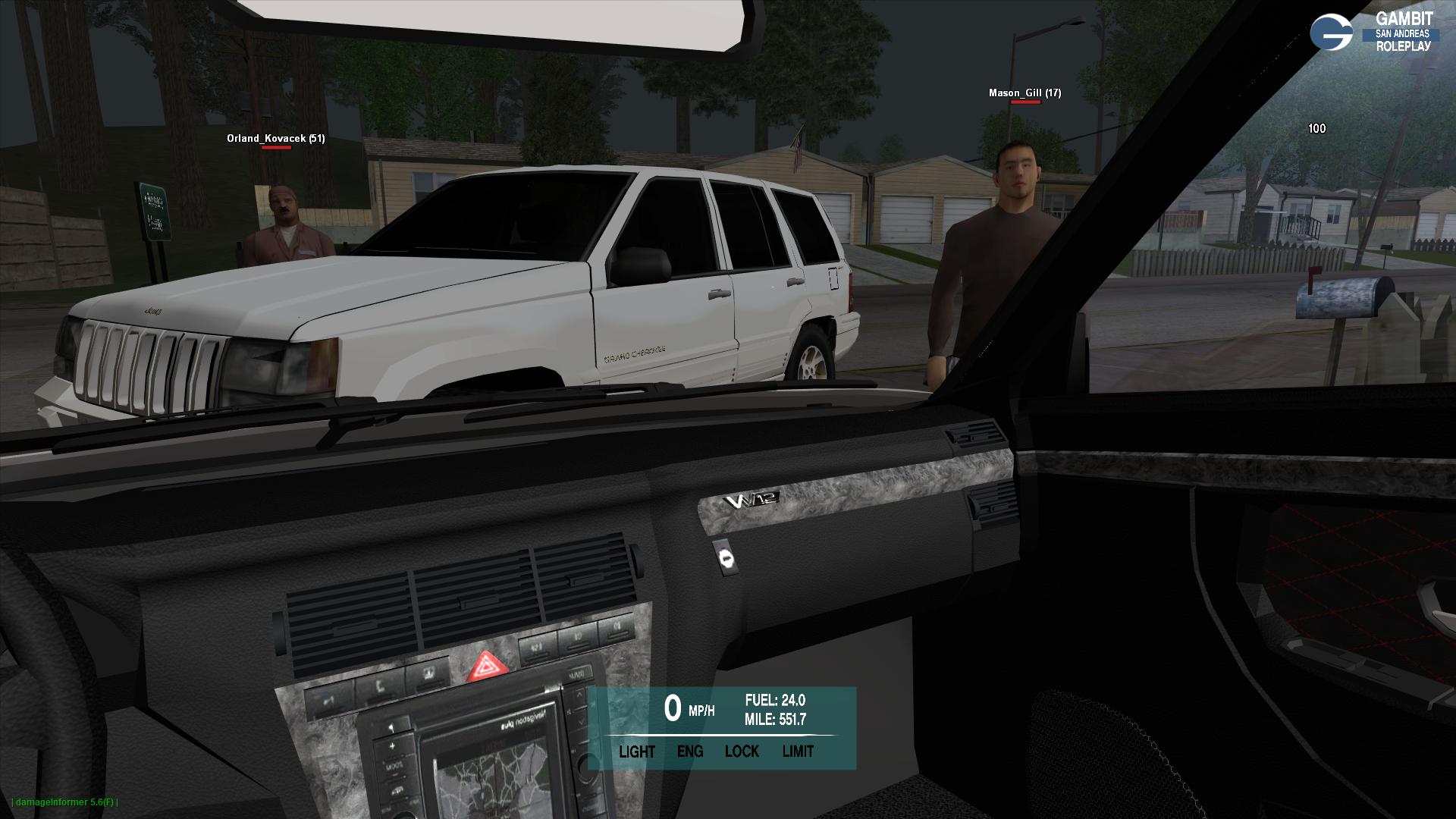The width and height of the screenshot is (1456, 819).
Task: Toggle the ENG engine indicator
Action: [x=690, y=752]
